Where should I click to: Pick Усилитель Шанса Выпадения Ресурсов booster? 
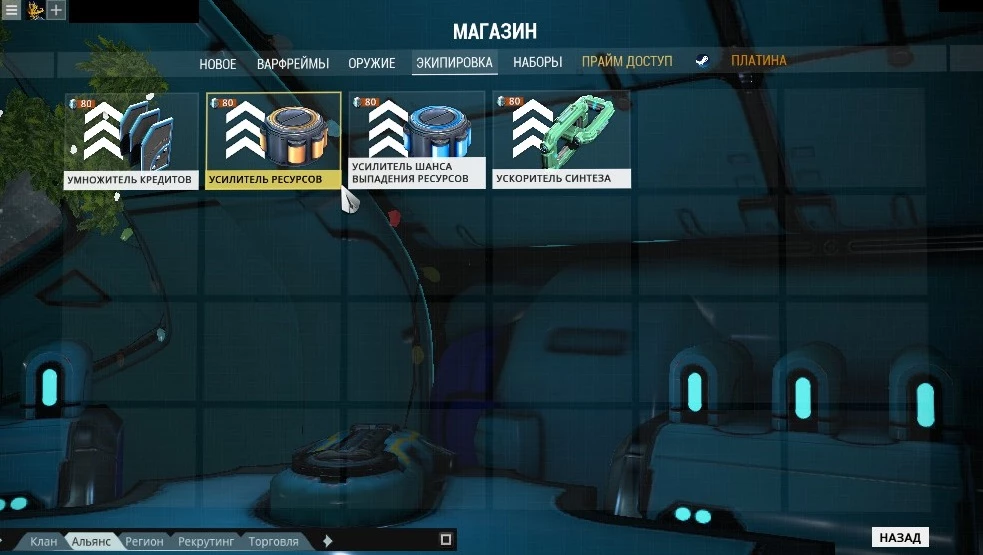tap(417, 140)
